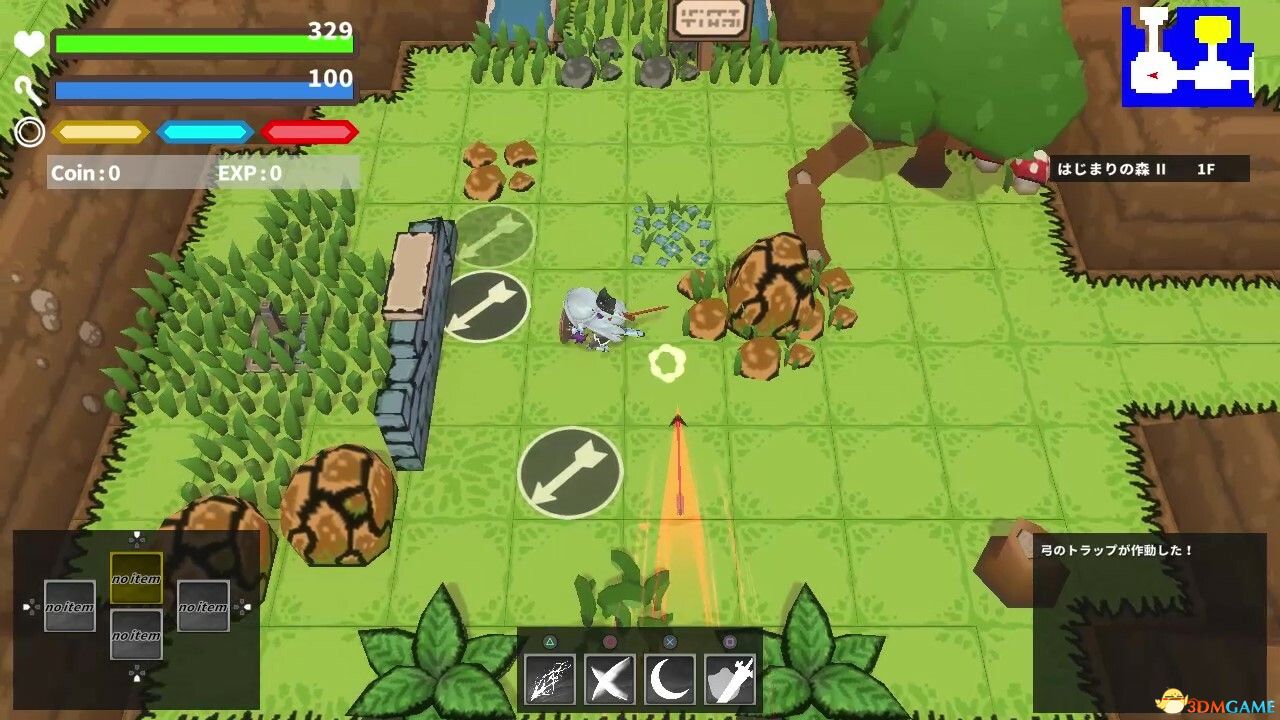Click the Coin: 0 counter display
Image resolution: width=1280 pixels, height=720 pixels.
(x=85, y=172)
